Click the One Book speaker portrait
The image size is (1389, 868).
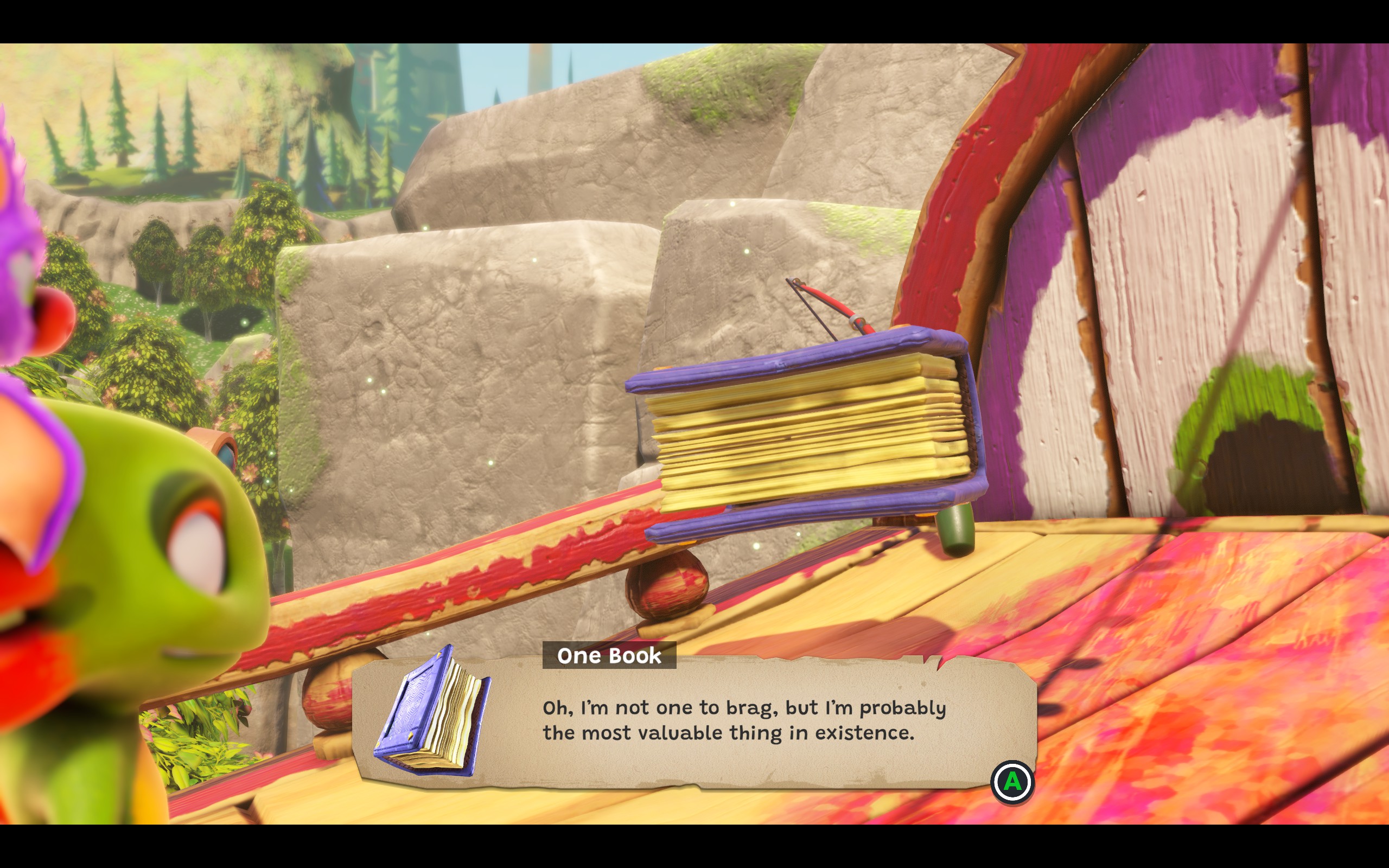pos(433,712)
